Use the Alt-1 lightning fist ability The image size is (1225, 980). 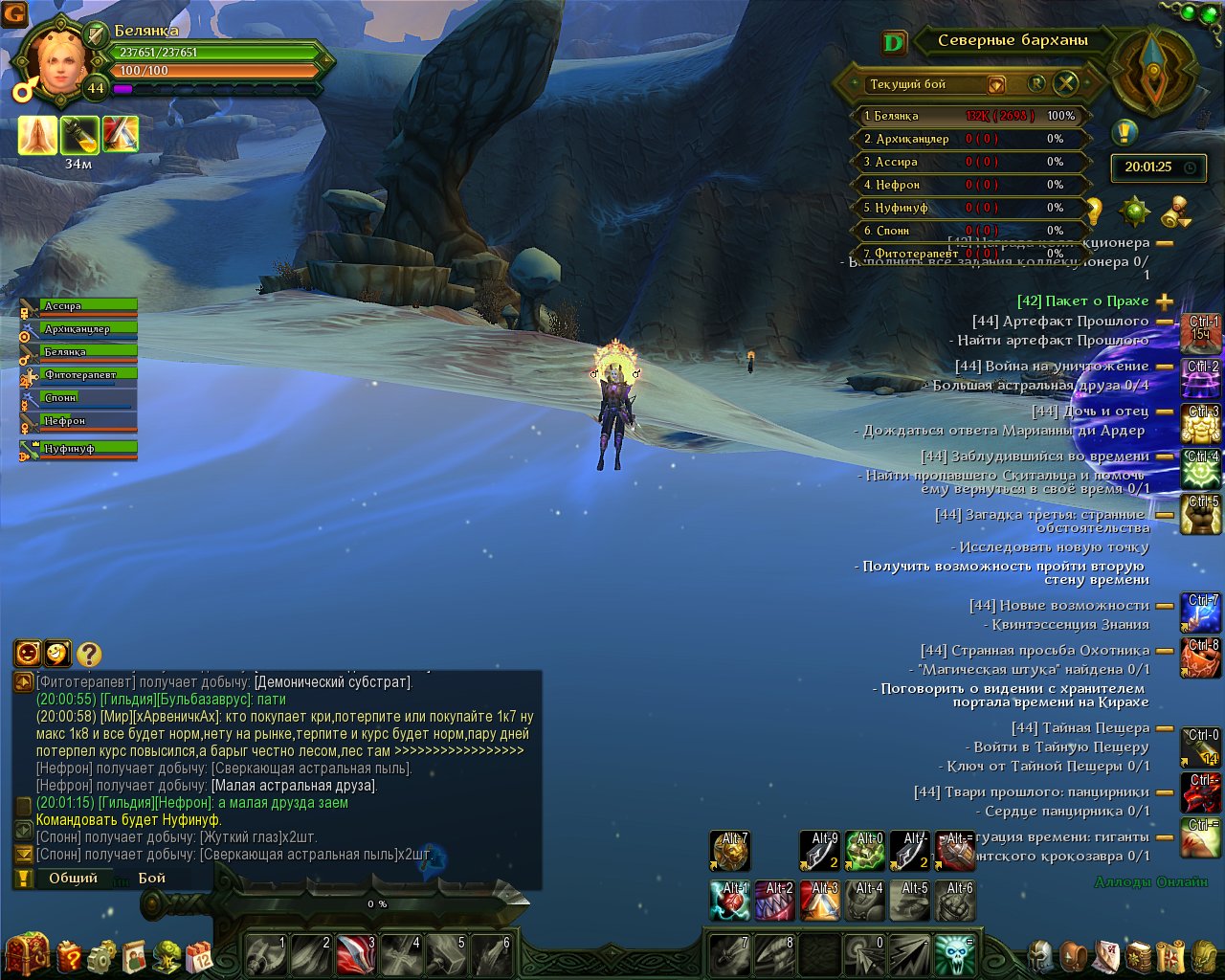click(730, 901)
